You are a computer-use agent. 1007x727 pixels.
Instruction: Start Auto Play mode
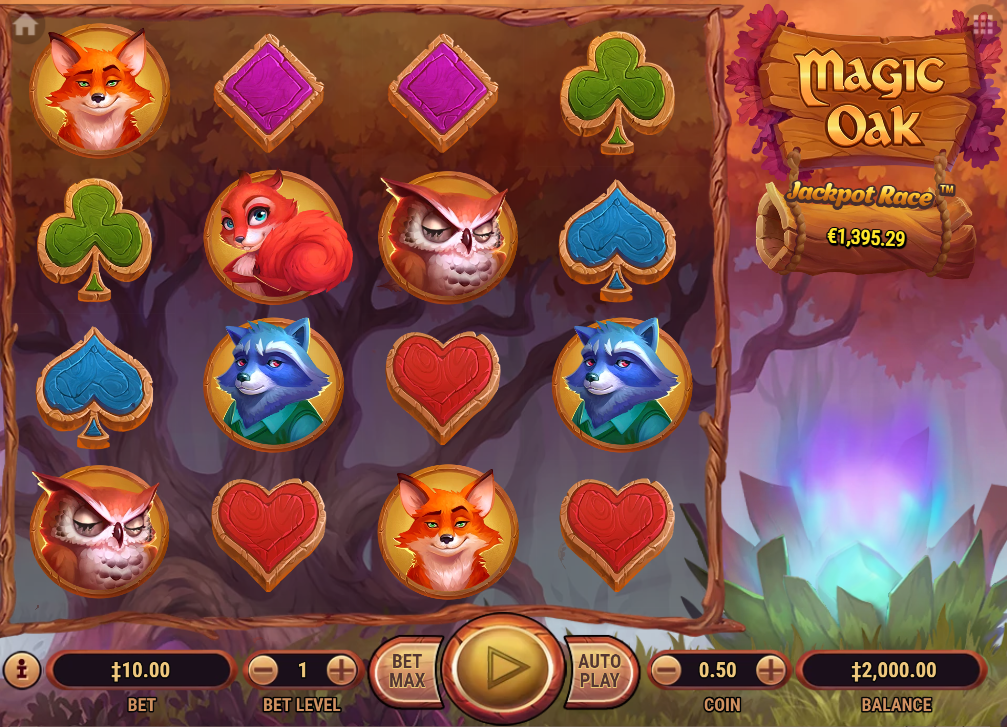coord(600,670)
